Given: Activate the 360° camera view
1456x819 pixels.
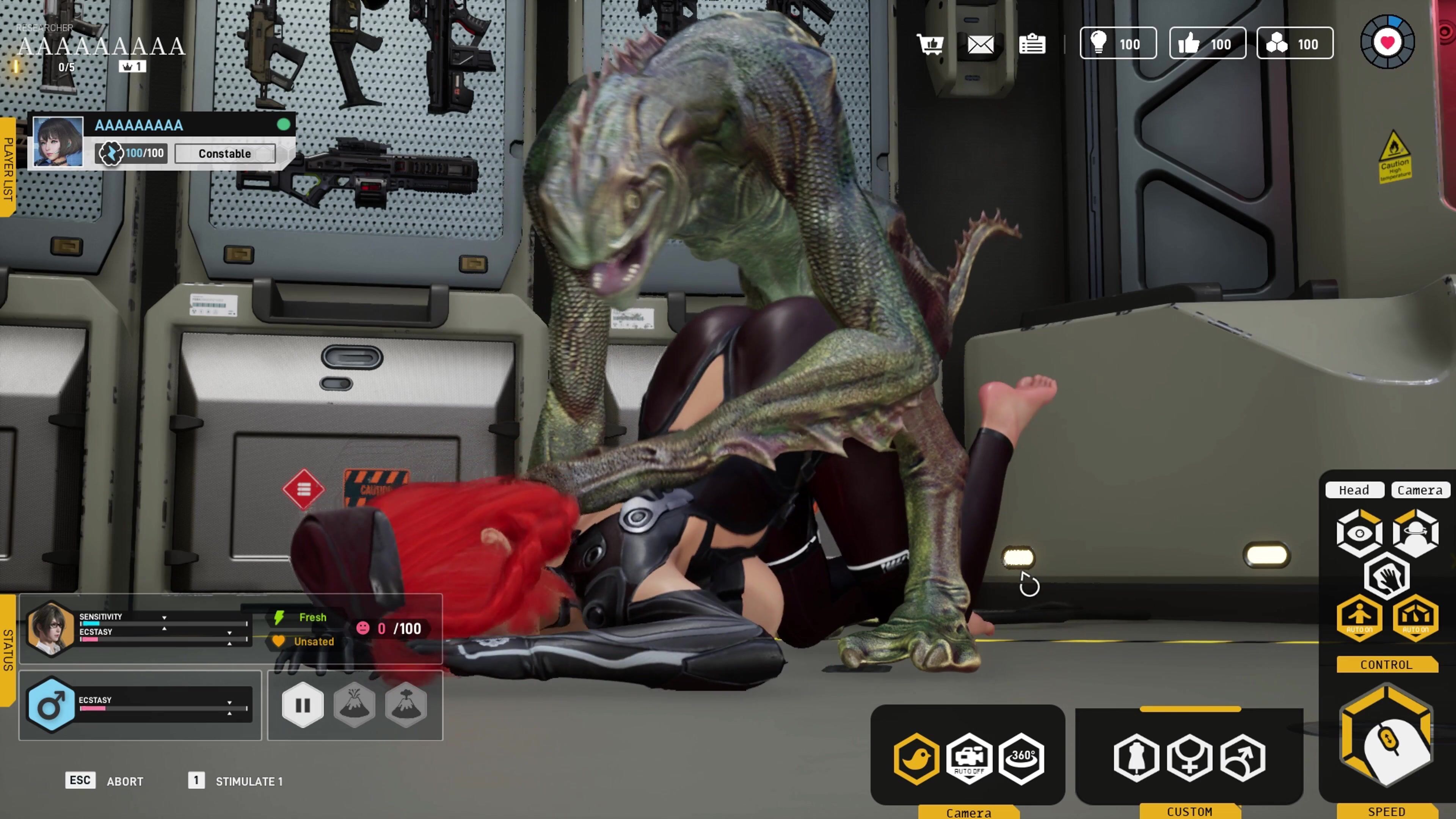Looking at the screenshot, I should pyautogui.click(x=1021, y=758).
